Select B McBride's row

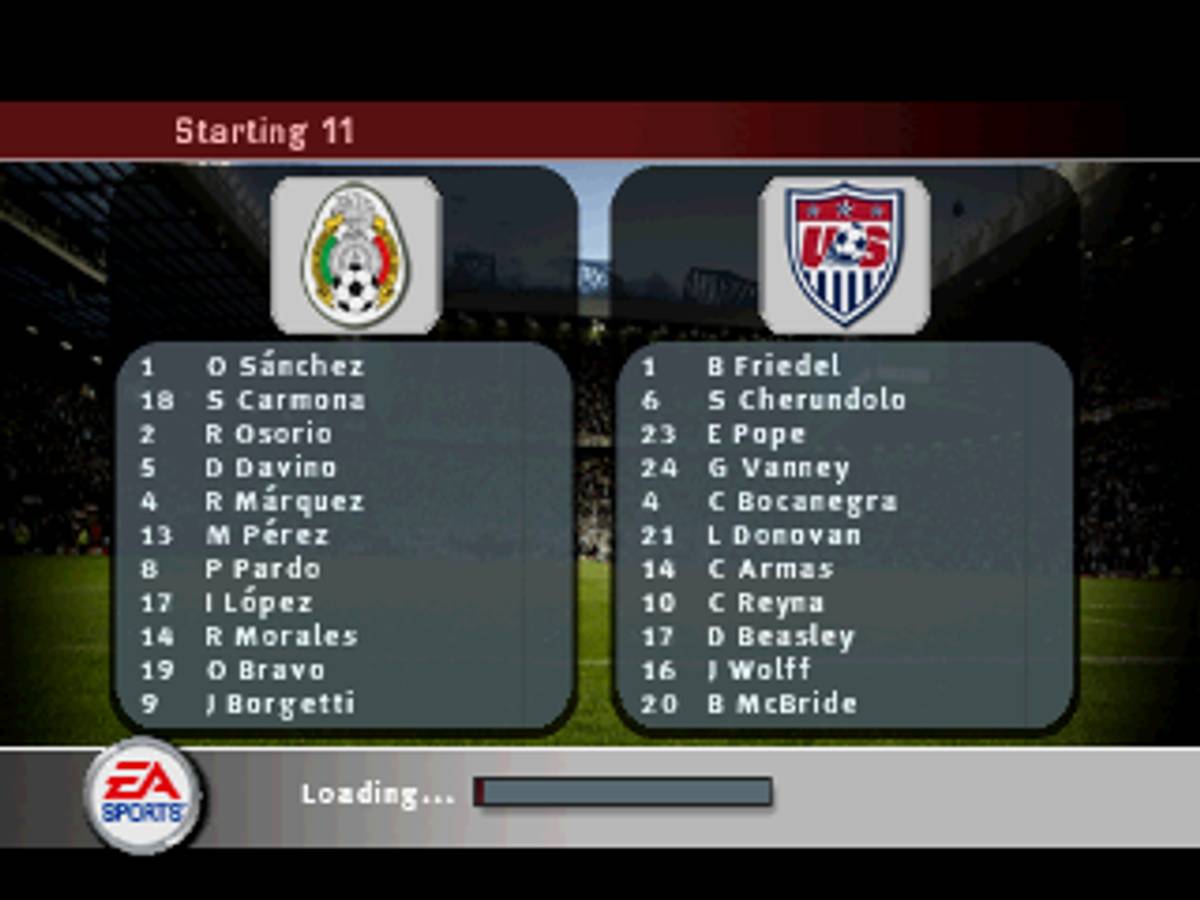click(782, 704)
